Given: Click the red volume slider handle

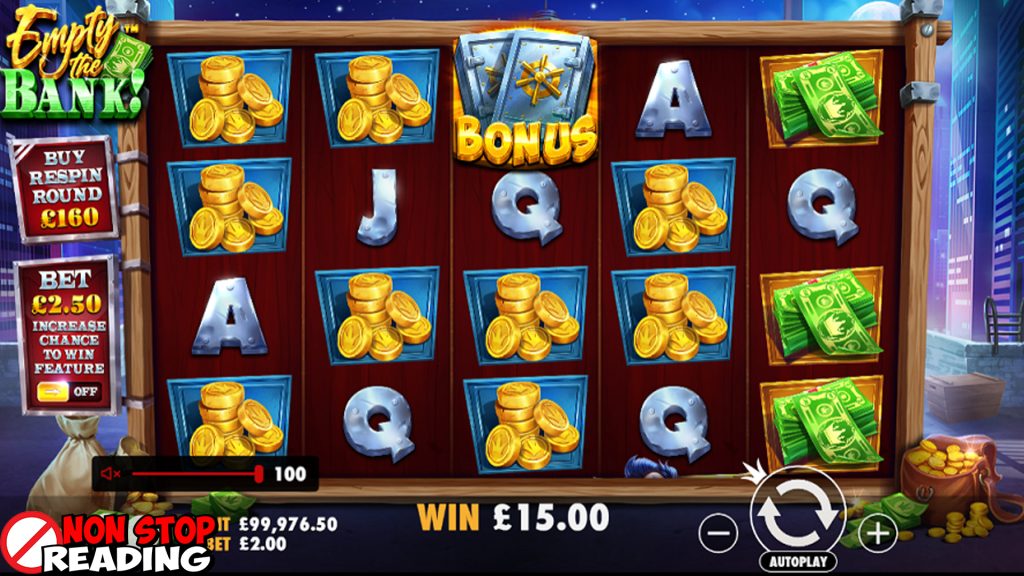Looking at the screenshot, I should click(x=259, y=474).
